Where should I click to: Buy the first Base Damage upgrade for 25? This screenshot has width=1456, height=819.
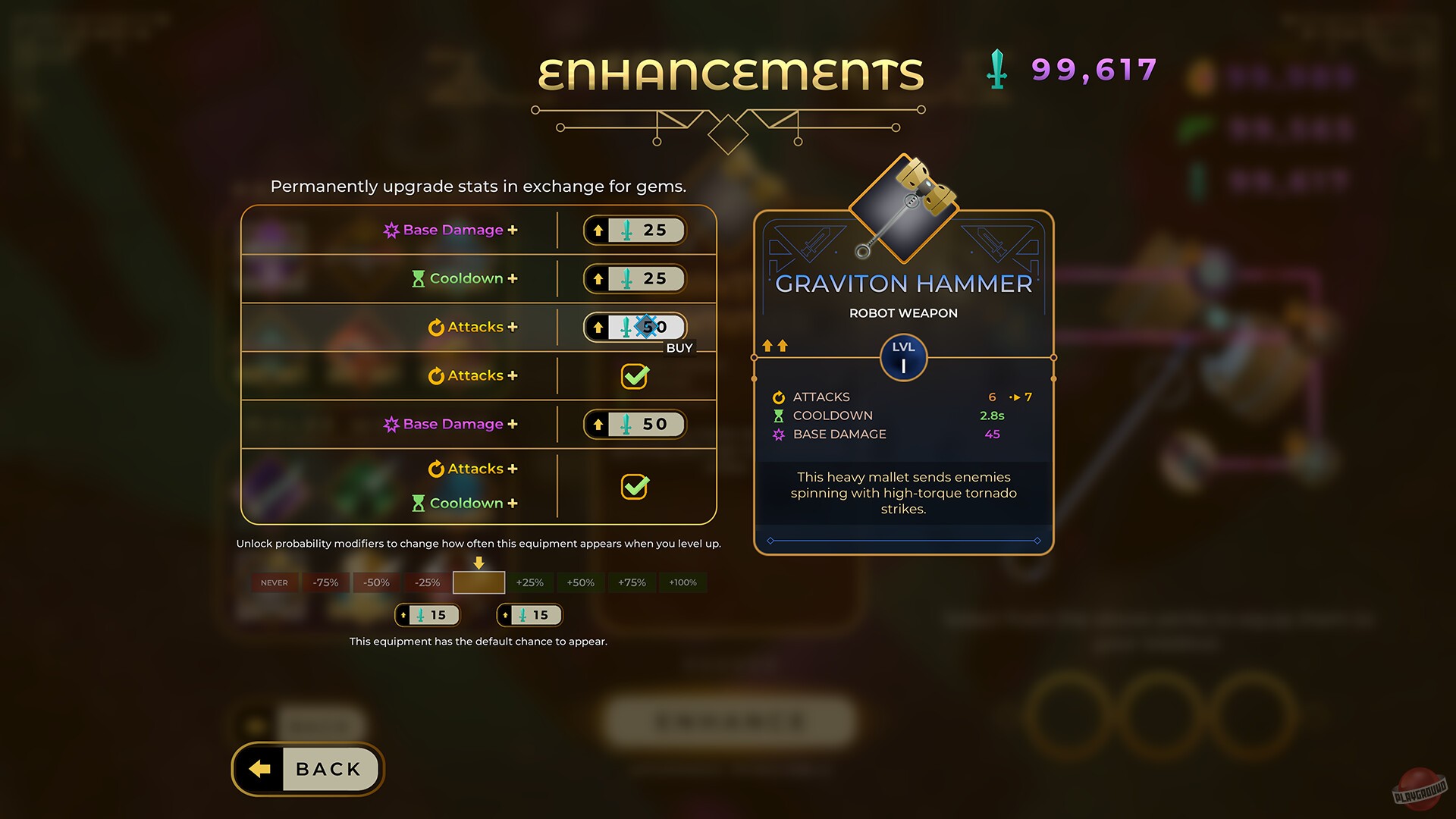pos(635,230)
